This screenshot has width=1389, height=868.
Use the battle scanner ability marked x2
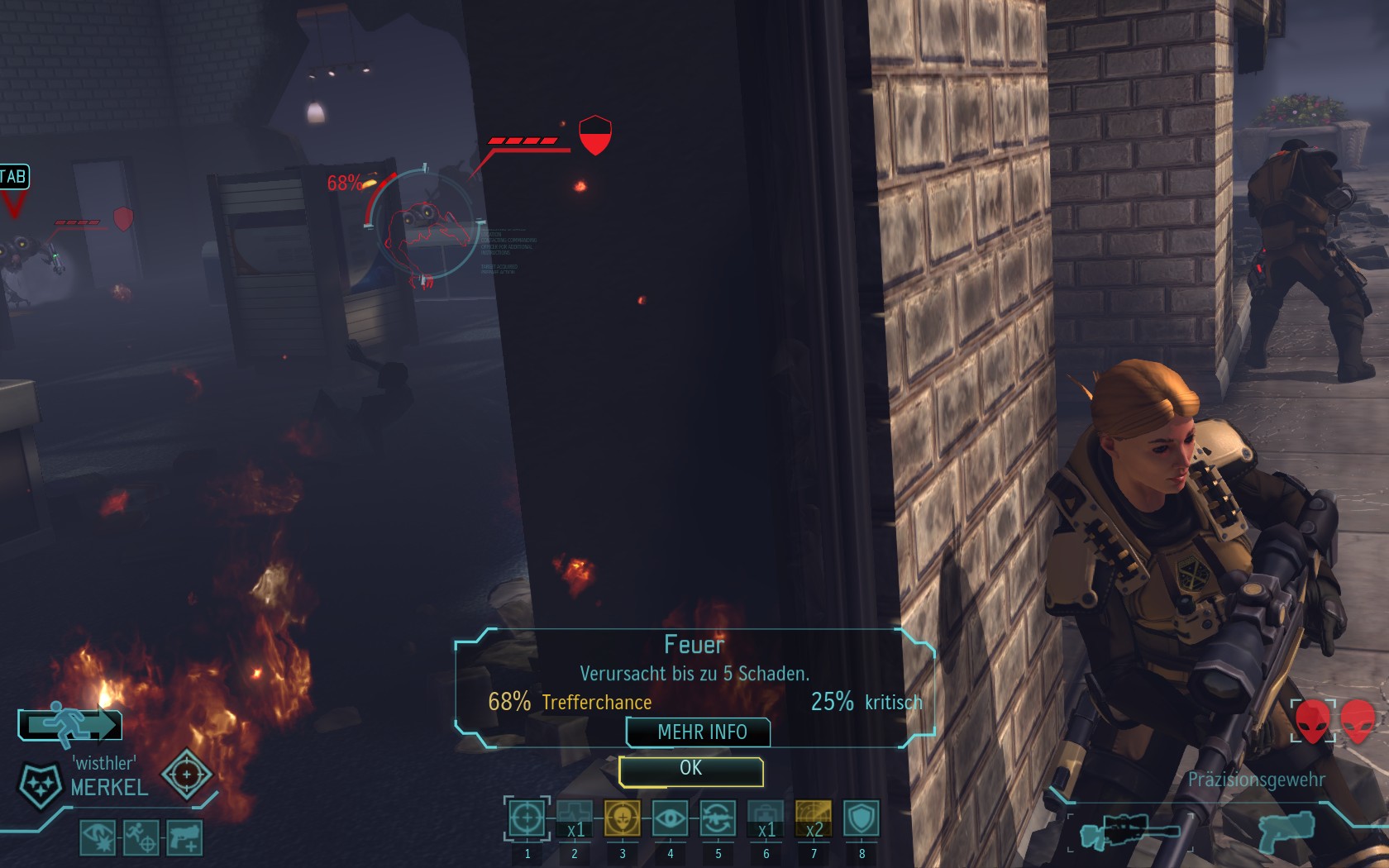(x=814, y=819)
